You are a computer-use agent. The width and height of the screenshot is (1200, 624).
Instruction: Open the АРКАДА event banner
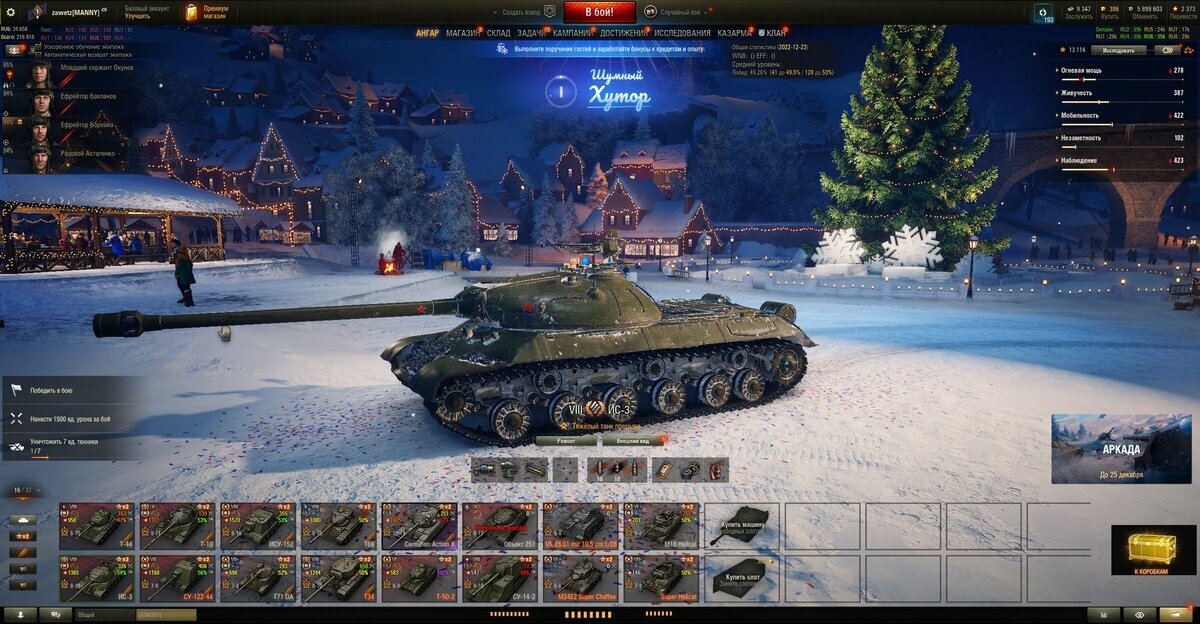click(1121, 449)
